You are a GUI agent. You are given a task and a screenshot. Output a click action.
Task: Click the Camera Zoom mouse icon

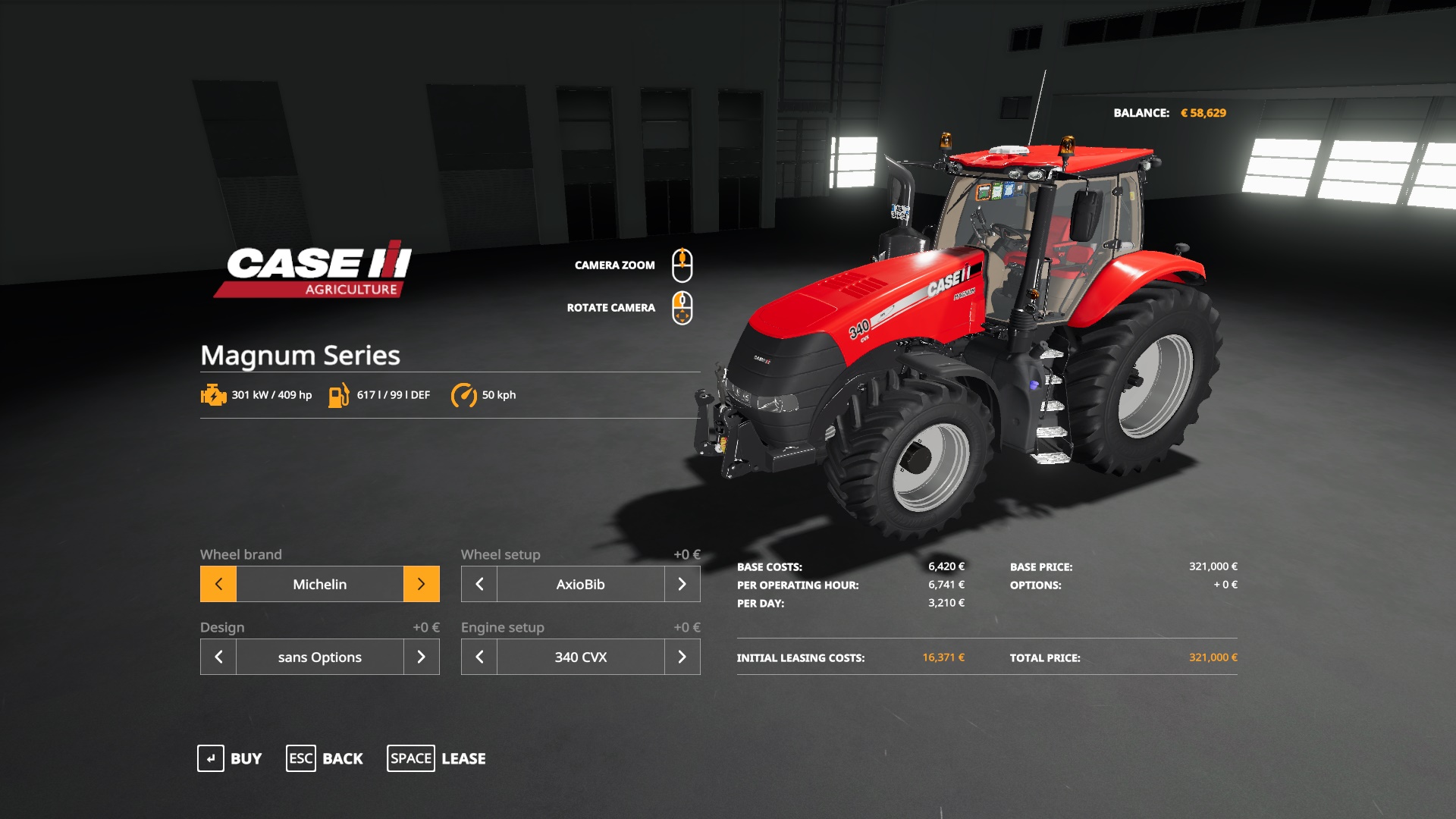[683, 264]
